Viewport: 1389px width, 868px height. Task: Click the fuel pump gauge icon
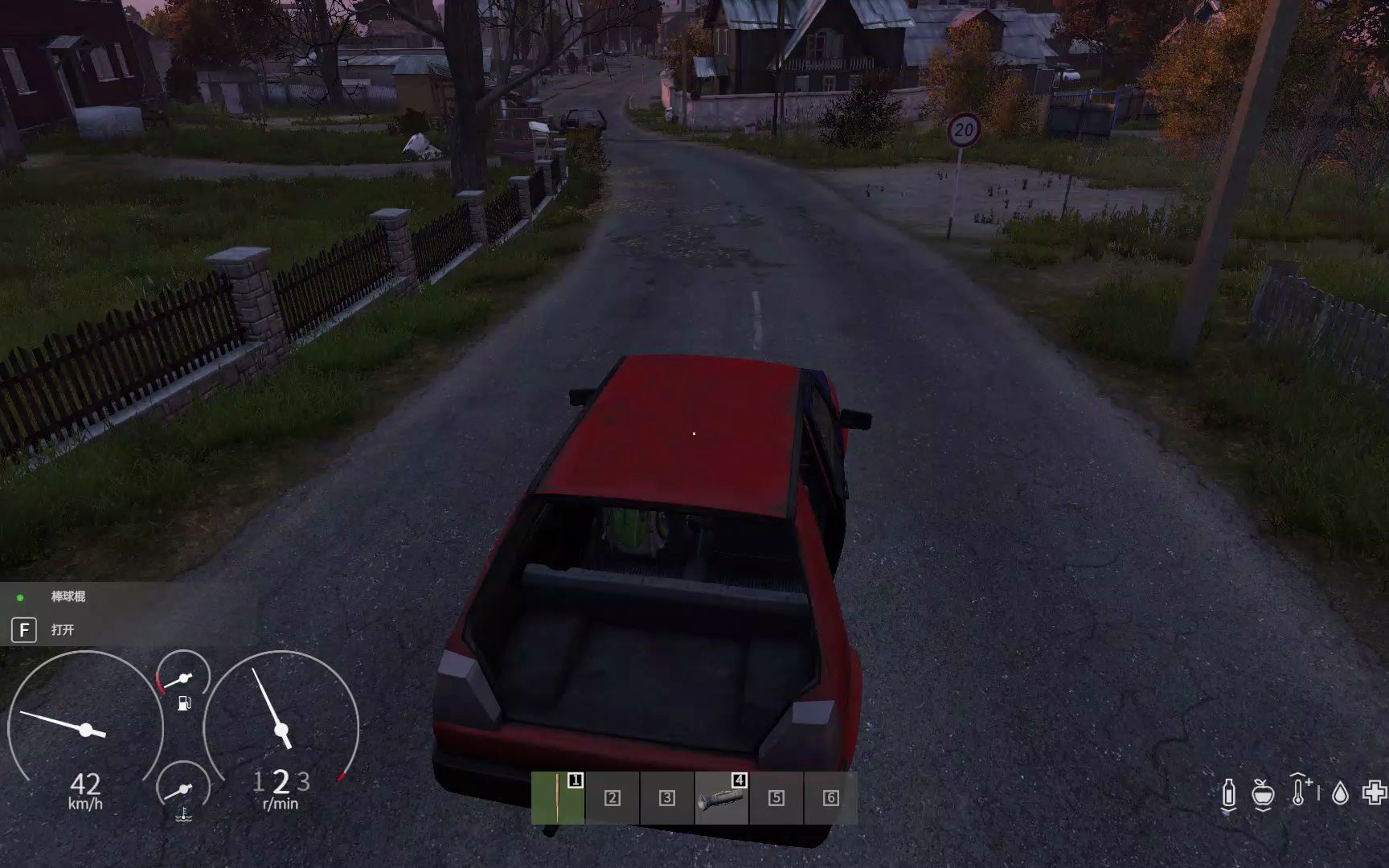click(184, 704)
